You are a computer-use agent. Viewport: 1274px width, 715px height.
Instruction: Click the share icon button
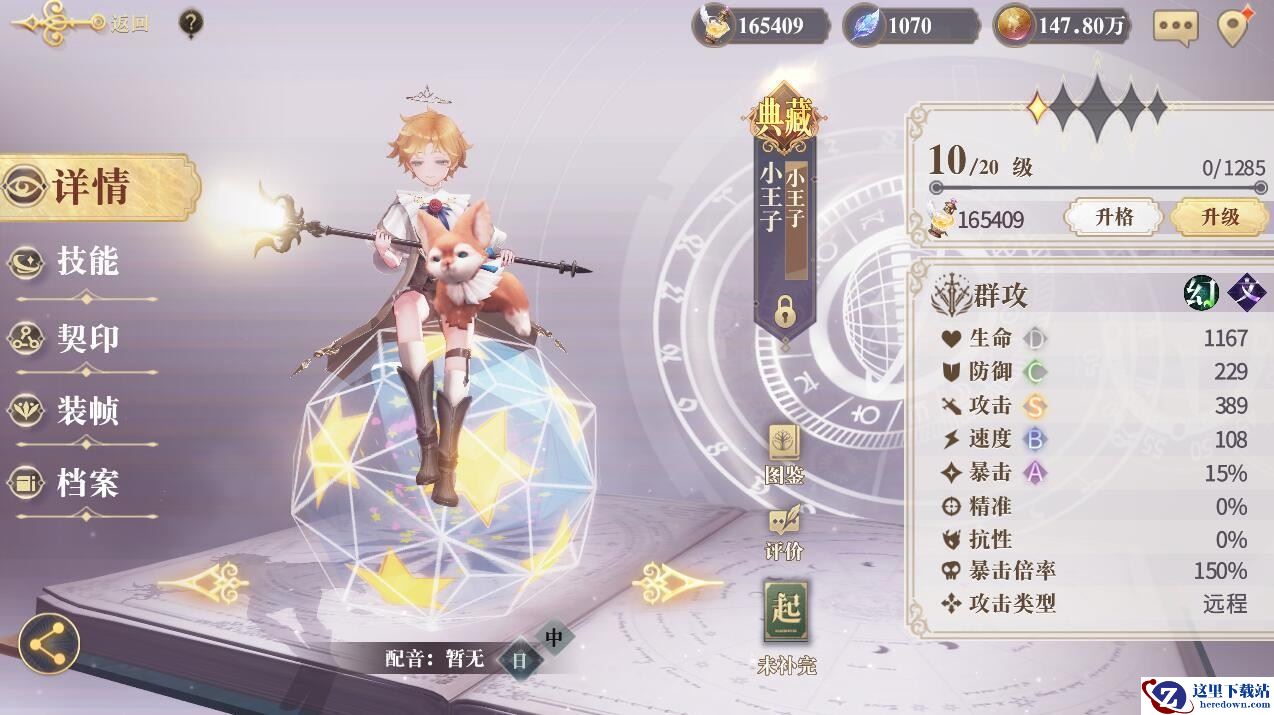click(x=49, y=642)
